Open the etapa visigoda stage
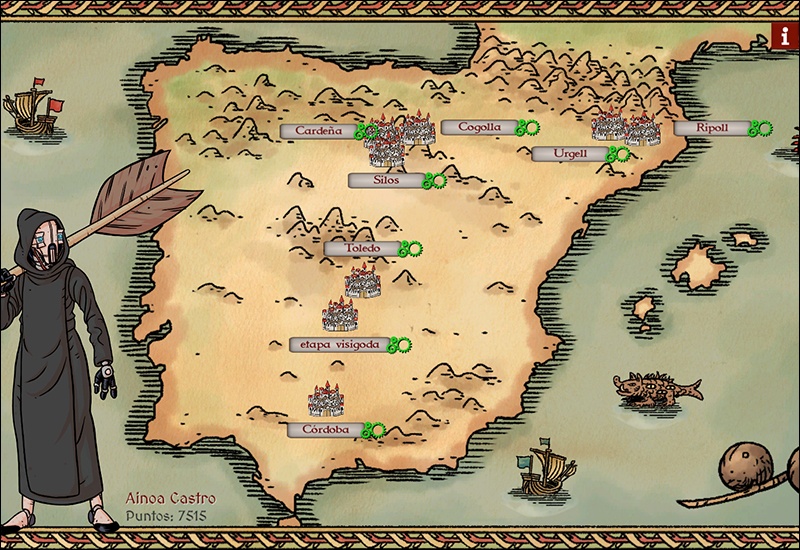The image size is (800, 550). click(x=333, y=344)
